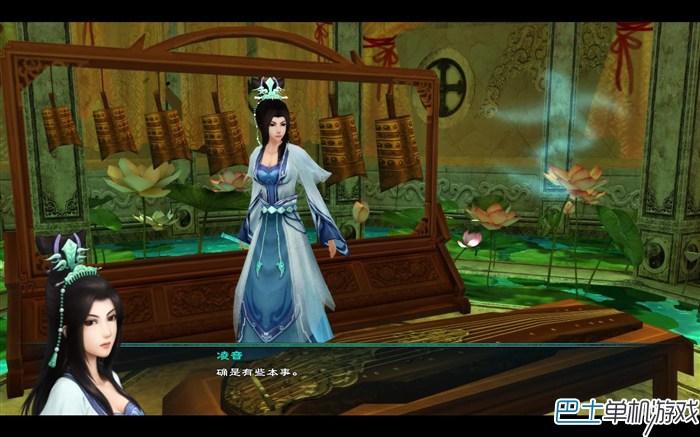Click Lingyin's dialogue box to continue
Screen dimensions: 700x437
(x=400, y=374)
